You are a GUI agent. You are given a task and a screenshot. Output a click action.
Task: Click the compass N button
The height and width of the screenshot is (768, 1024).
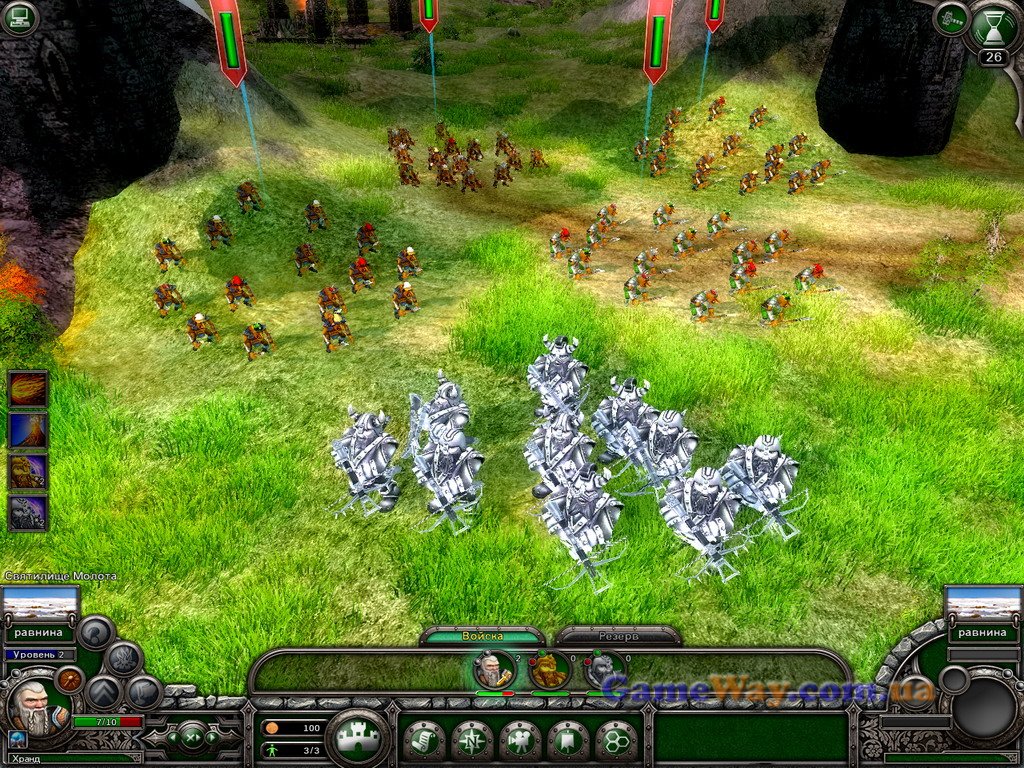(x=471, y=740)
